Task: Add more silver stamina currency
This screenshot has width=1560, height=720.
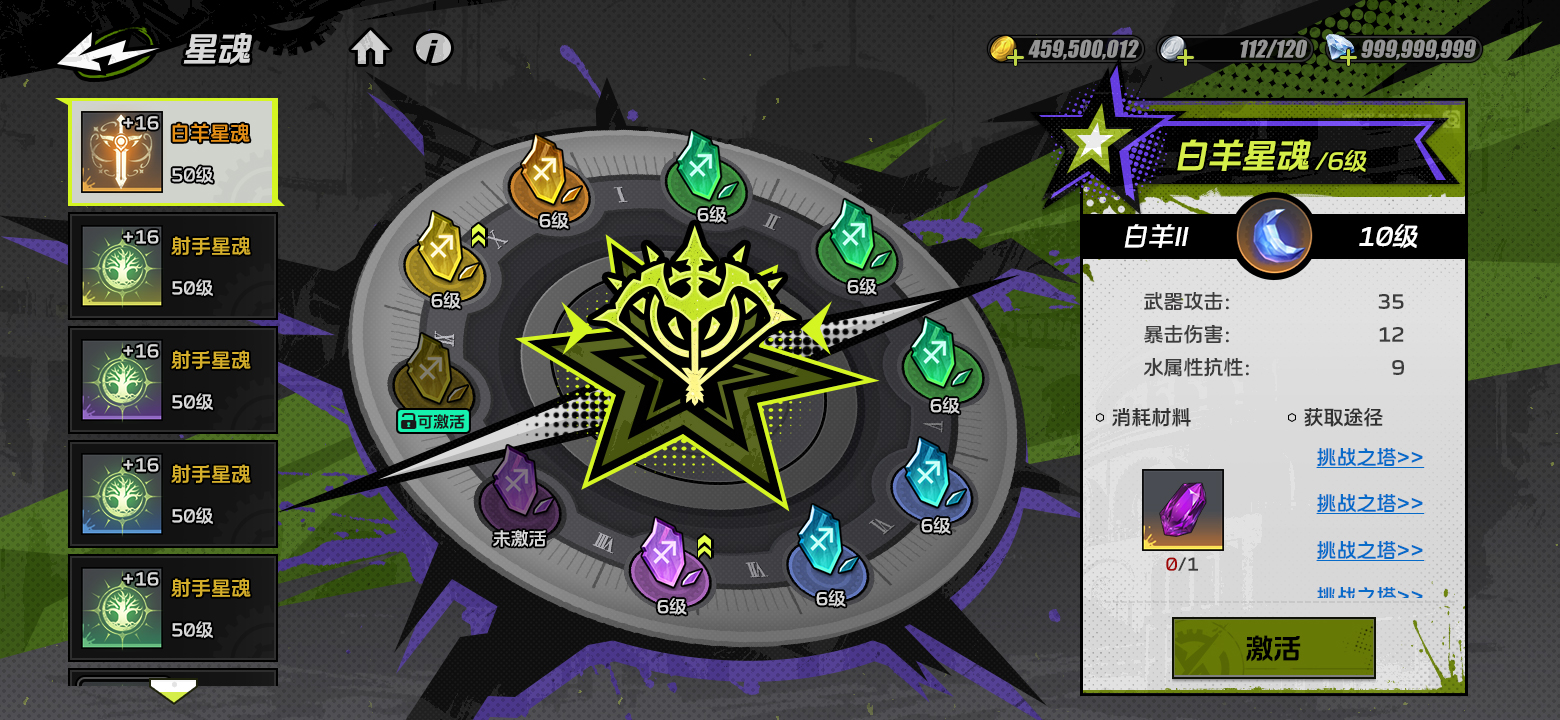Action: pyautogui.click(x=1184, y=57)
